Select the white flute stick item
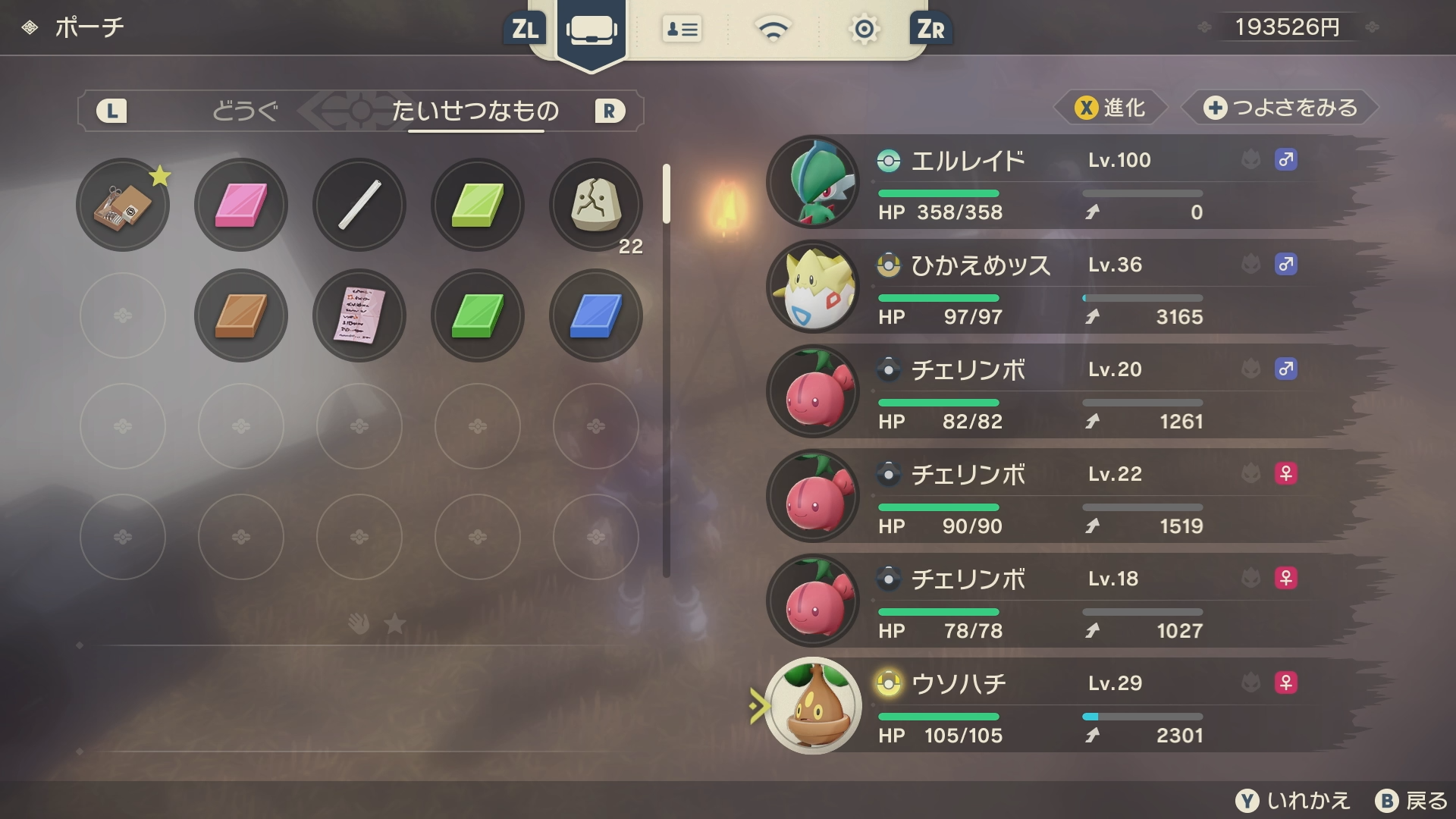1456x819 pixels. [359, 205]
